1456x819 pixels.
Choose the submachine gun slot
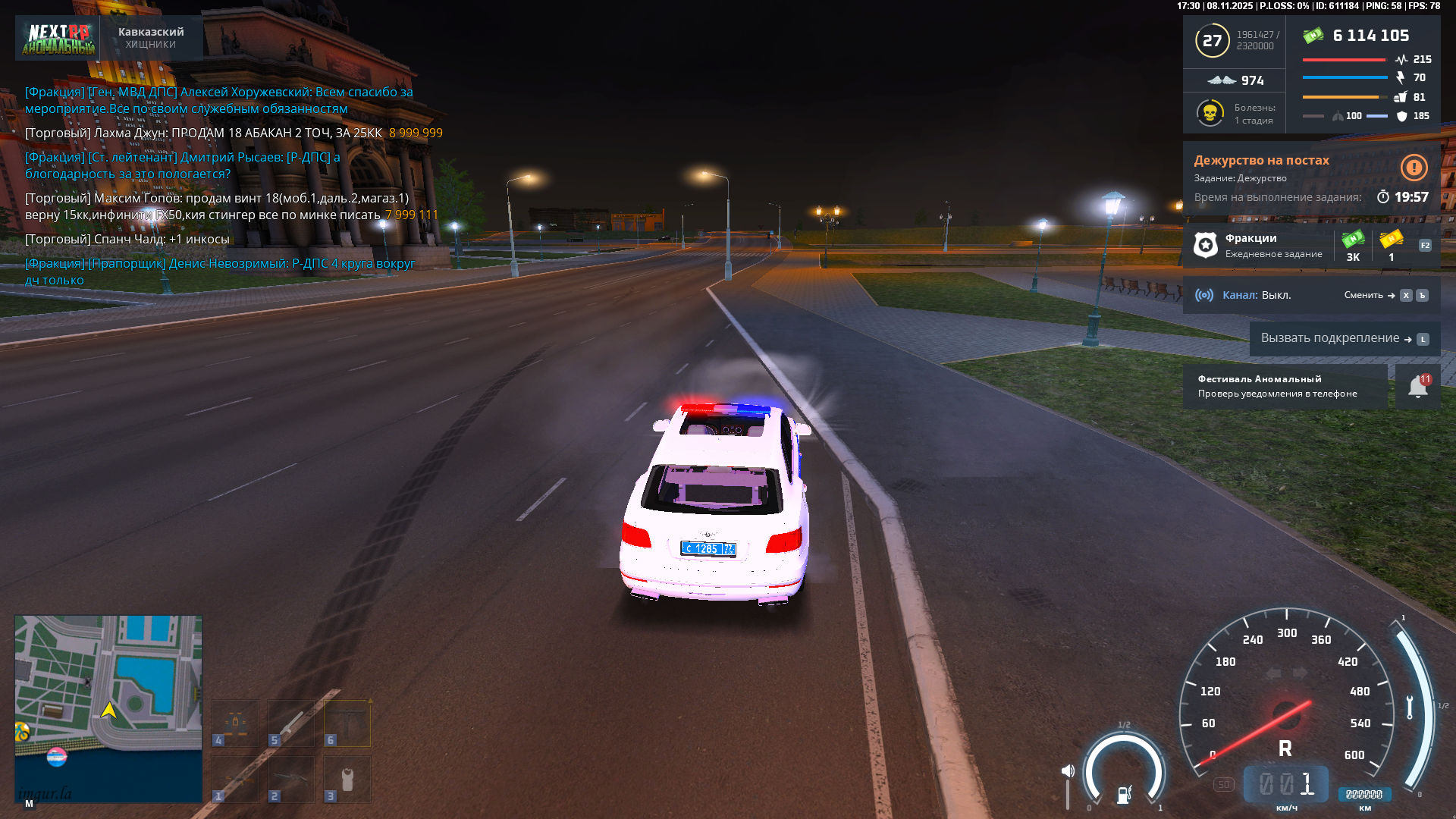[x=347, y=723]
